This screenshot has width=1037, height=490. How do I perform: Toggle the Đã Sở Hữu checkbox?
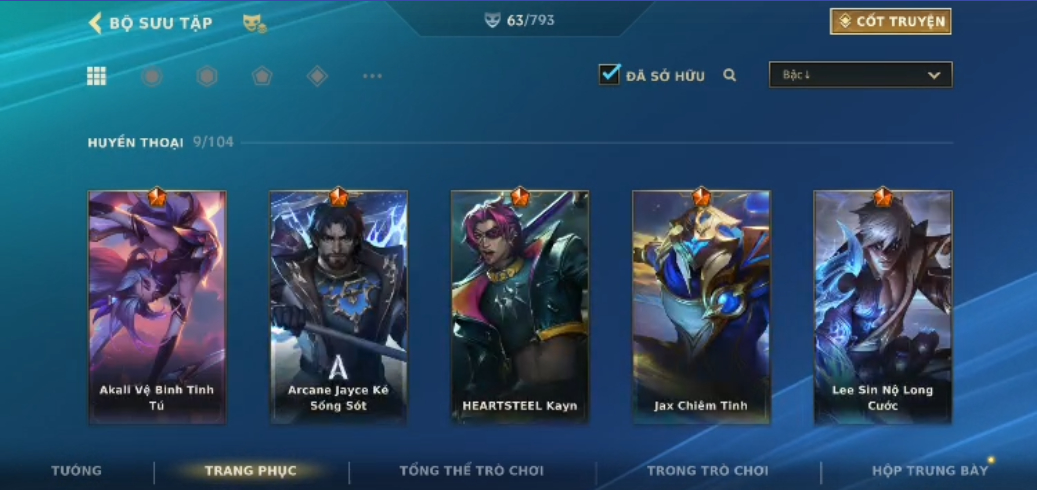609,75
